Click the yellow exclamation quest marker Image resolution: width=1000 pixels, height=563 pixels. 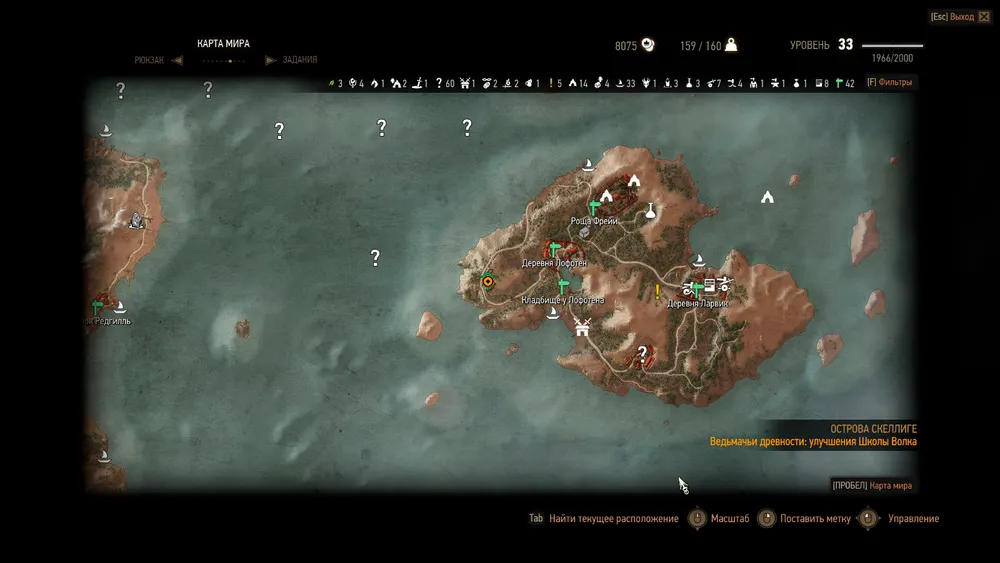click(657, 292)
